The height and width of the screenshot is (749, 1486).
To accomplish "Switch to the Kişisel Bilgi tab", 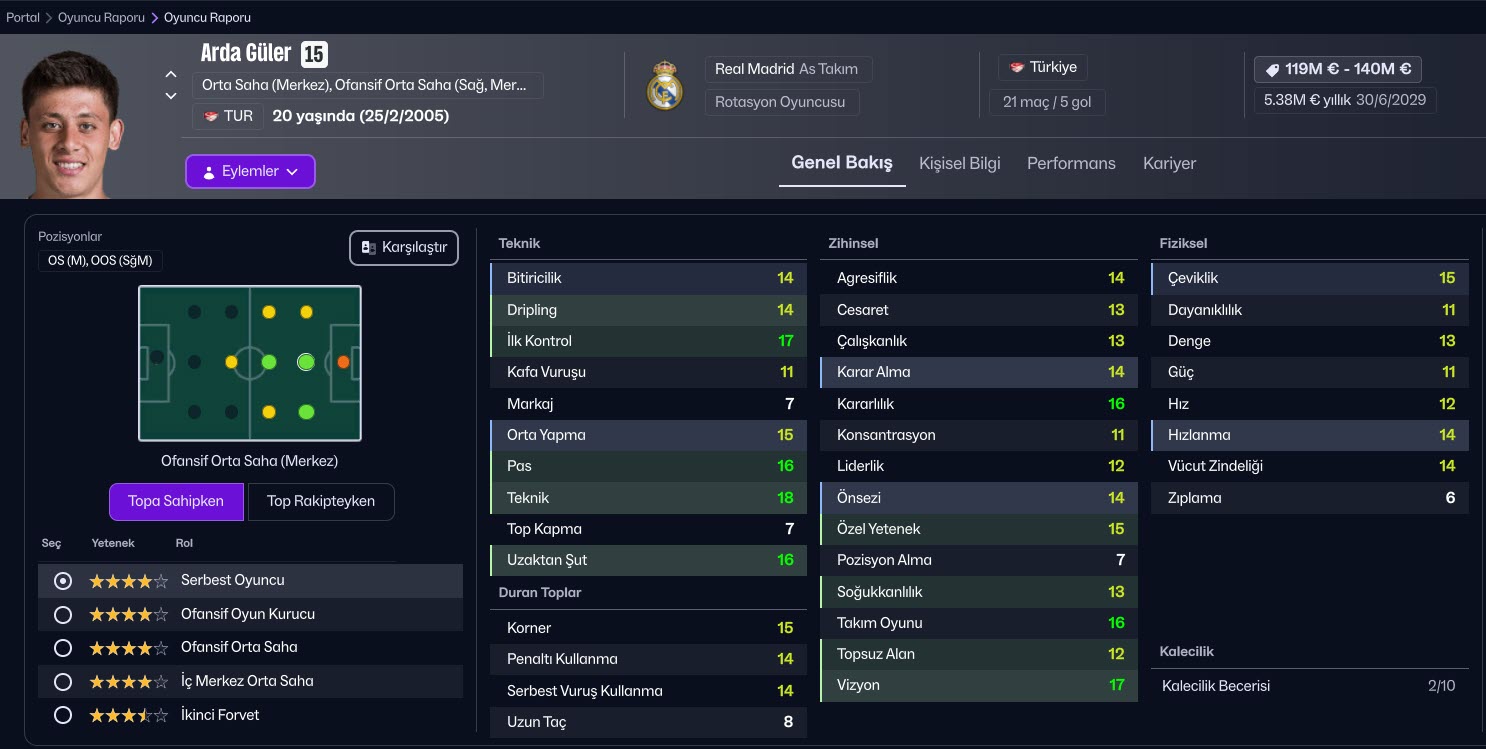I will pyautogui.click(x=959, y=163).
